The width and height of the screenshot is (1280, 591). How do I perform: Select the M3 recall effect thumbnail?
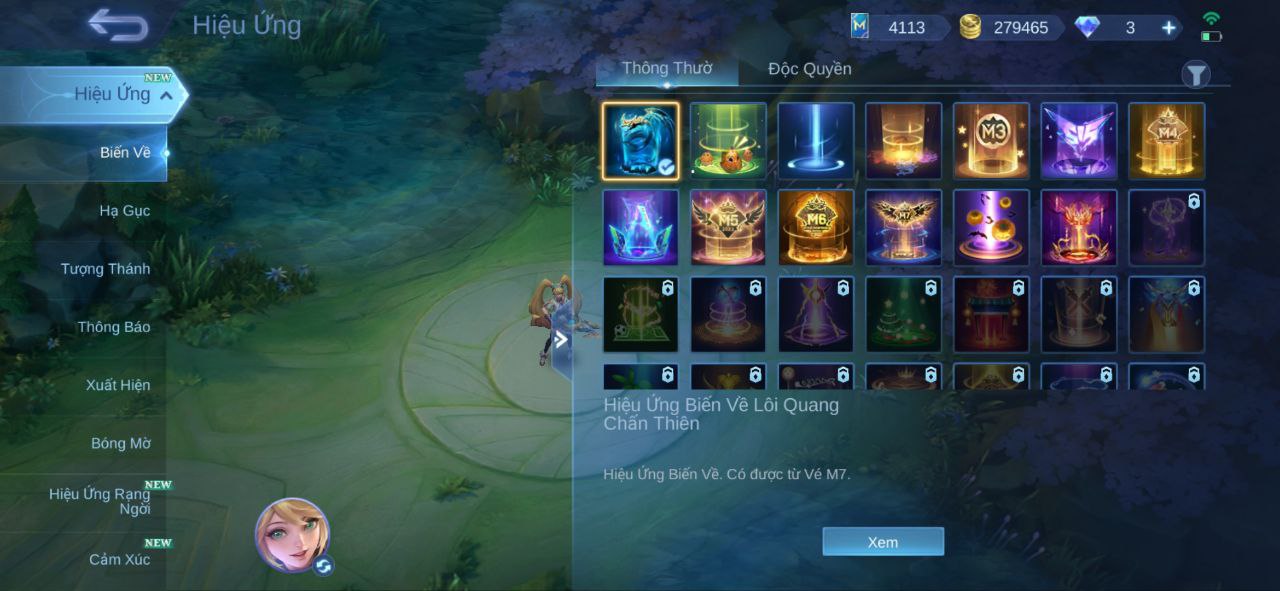(991, 141)
